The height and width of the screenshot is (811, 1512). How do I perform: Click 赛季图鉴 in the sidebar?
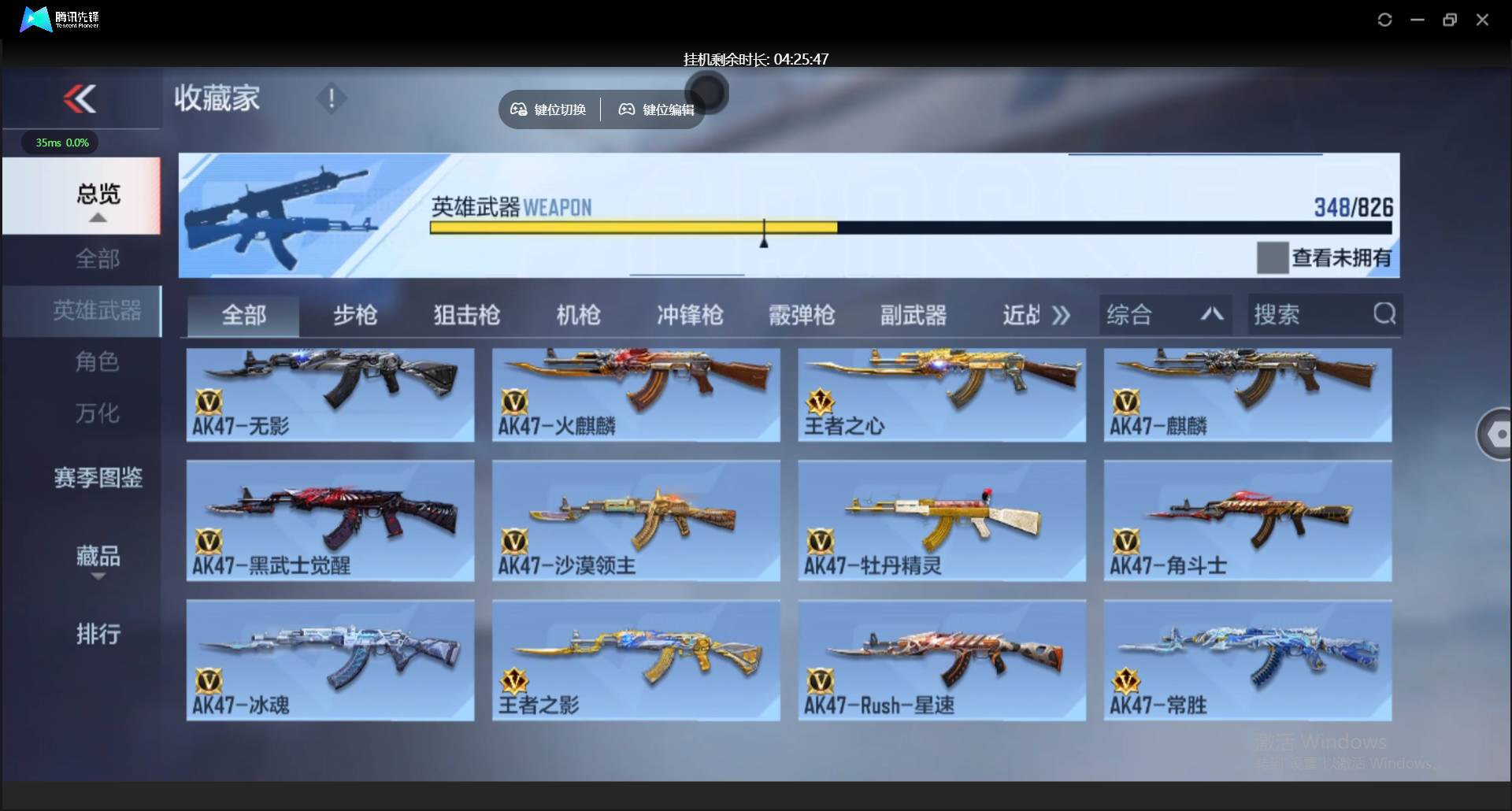(97, 478)
